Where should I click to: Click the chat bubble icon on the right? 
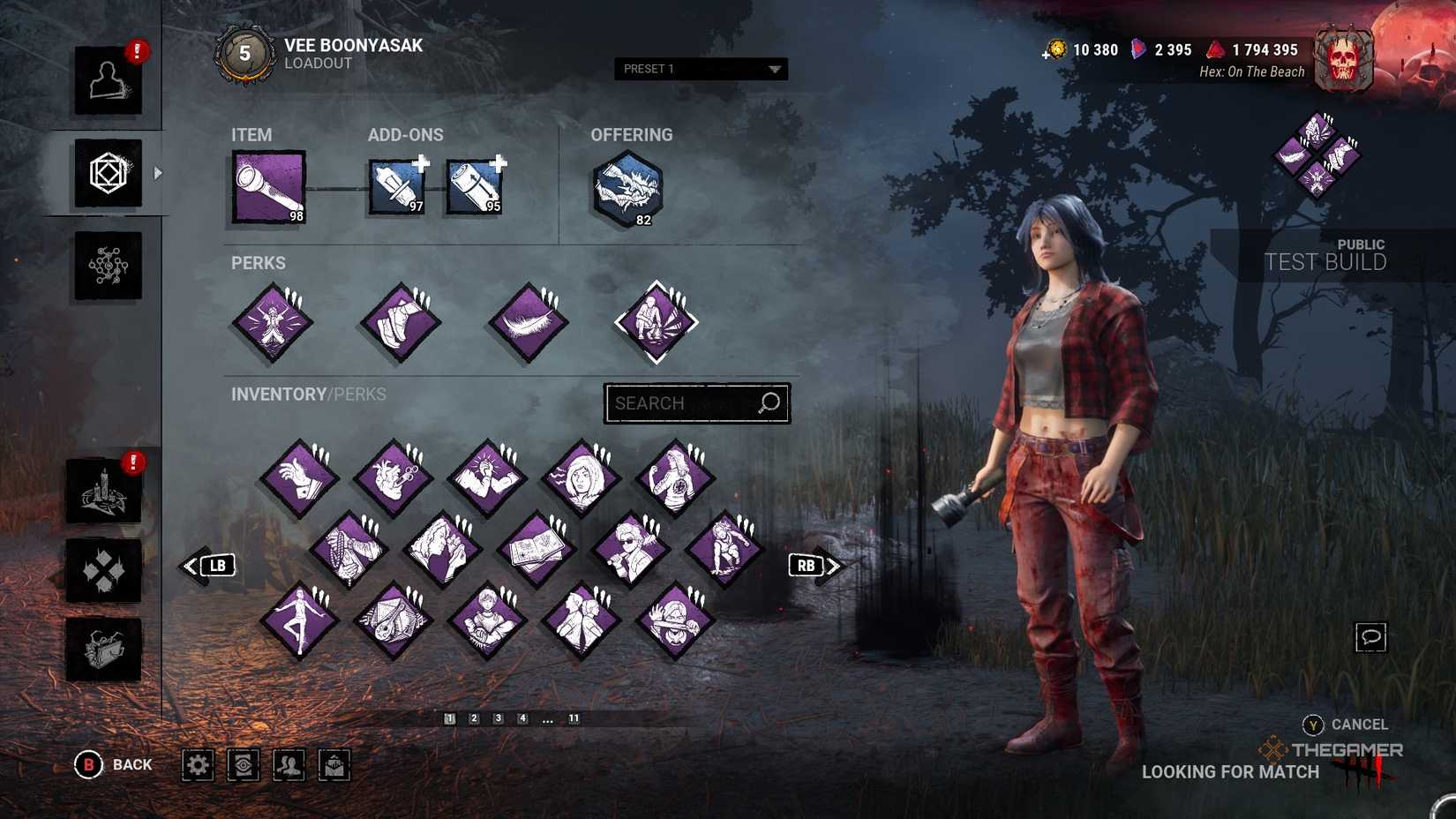pos(1371,637)
